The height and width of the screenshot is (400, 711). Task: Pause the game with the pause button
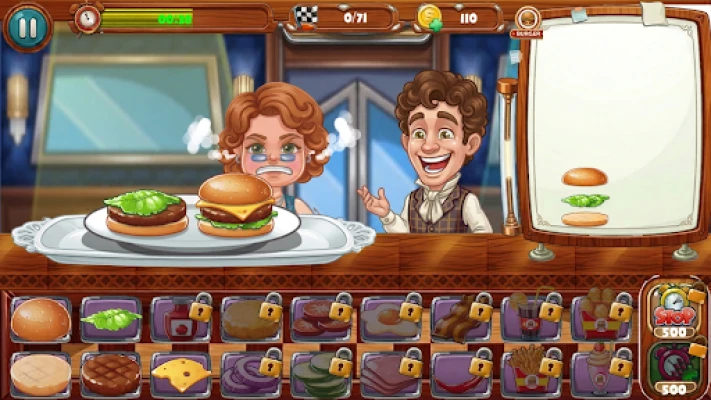[x=26, y=26]
